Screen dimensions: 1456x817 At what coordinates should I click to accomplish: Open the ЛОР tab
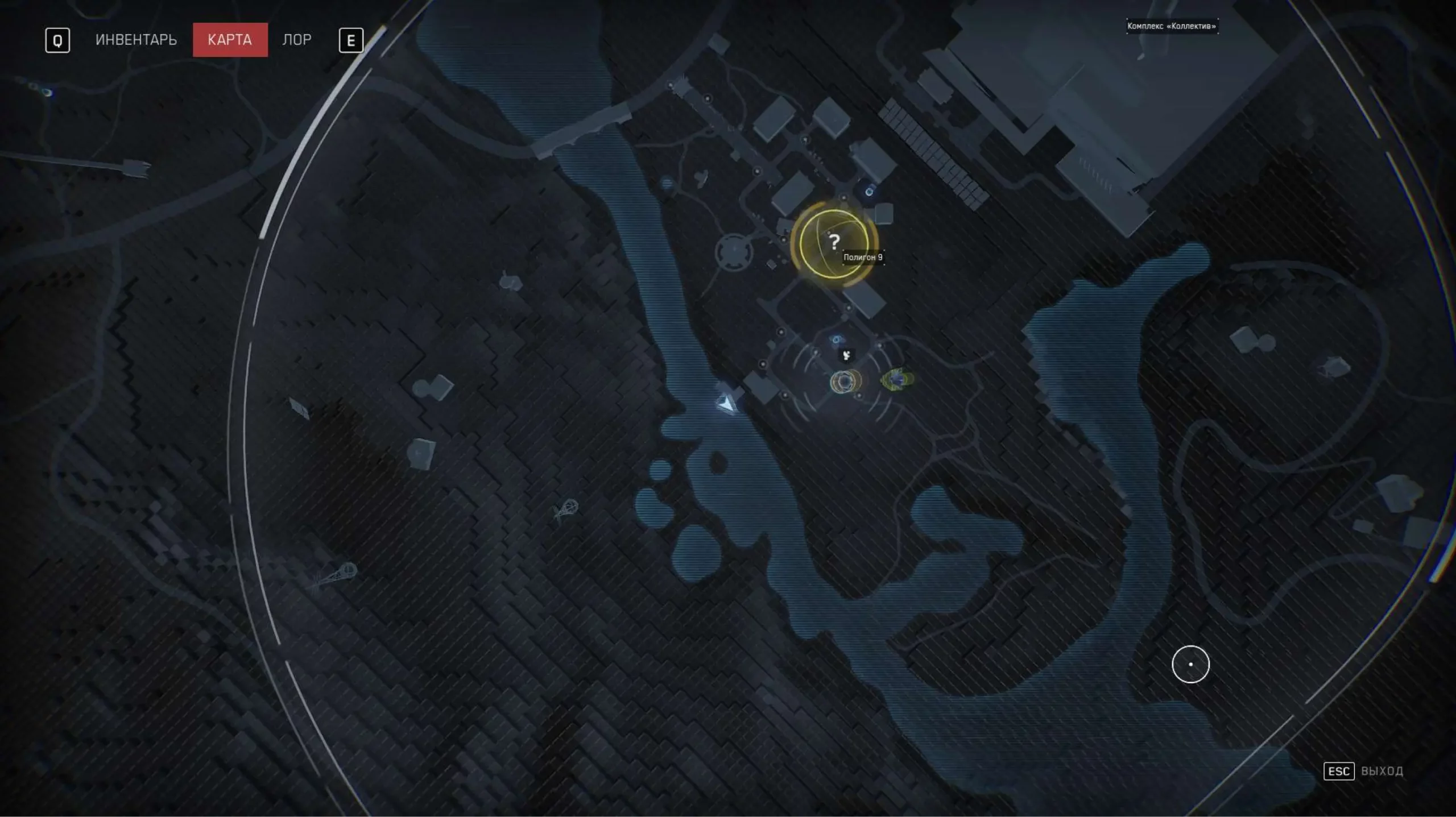[x=297, y=40]
